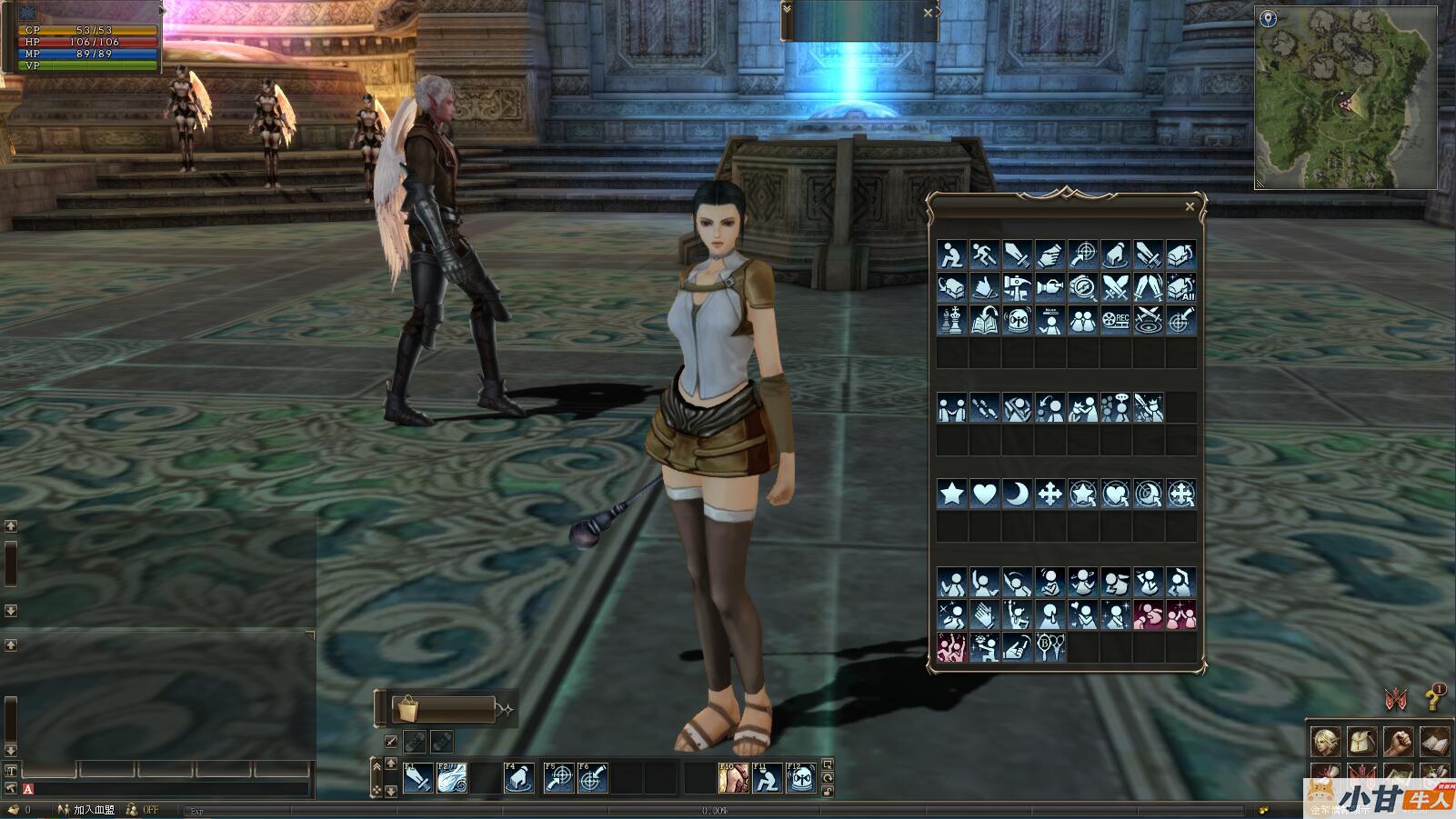This screenshot has width=1456, height=819.
Task: Open the character portrait menu button
Action: (1325, 742)
